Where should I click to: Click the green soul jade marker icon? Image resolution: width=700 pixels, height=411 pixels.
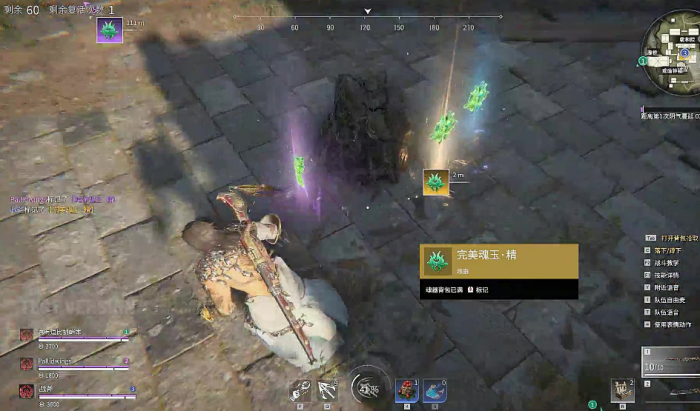click(x=435, y=182)
